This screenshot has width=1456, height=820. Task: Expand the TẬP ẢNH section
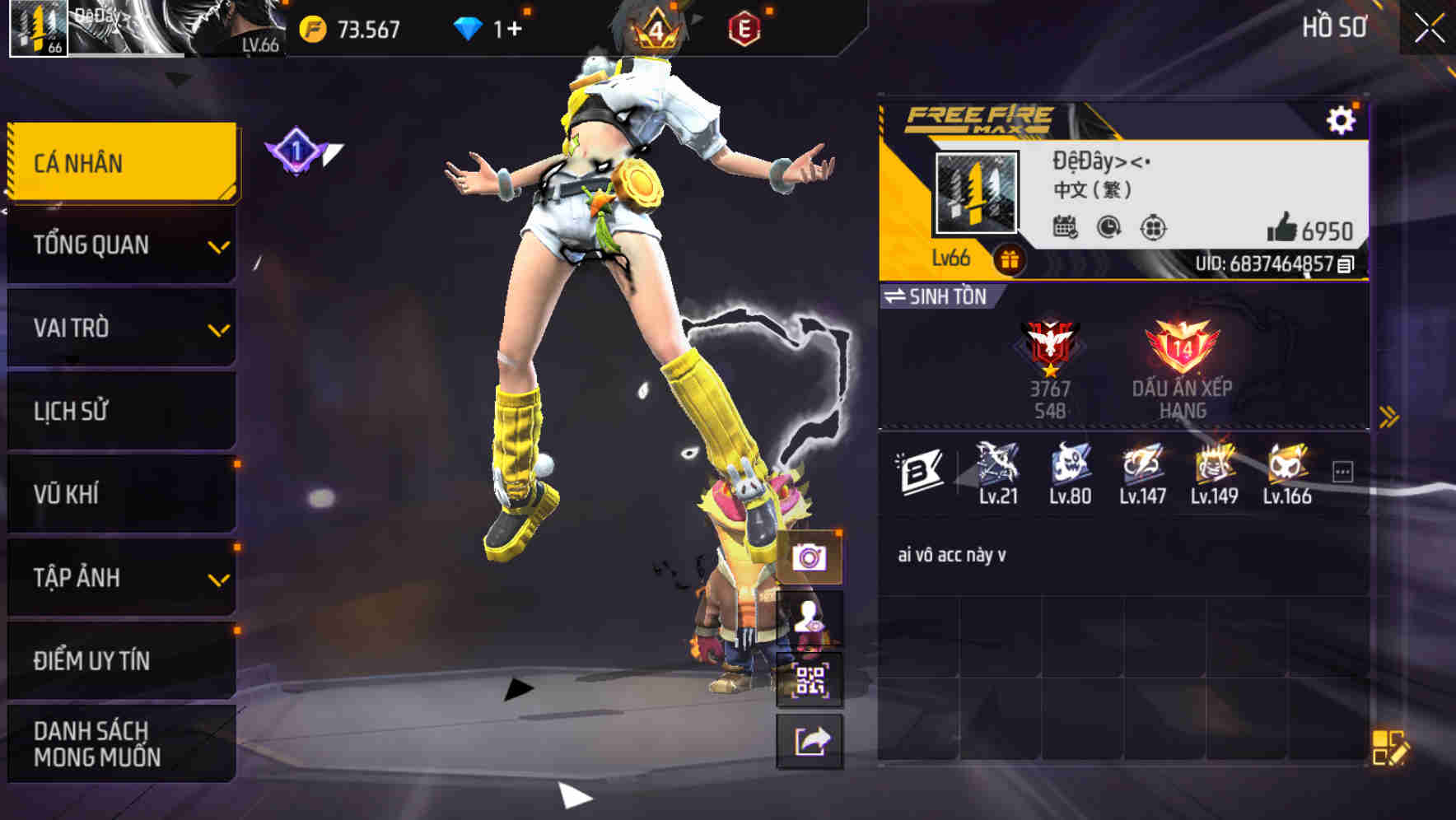pos(120,577)
